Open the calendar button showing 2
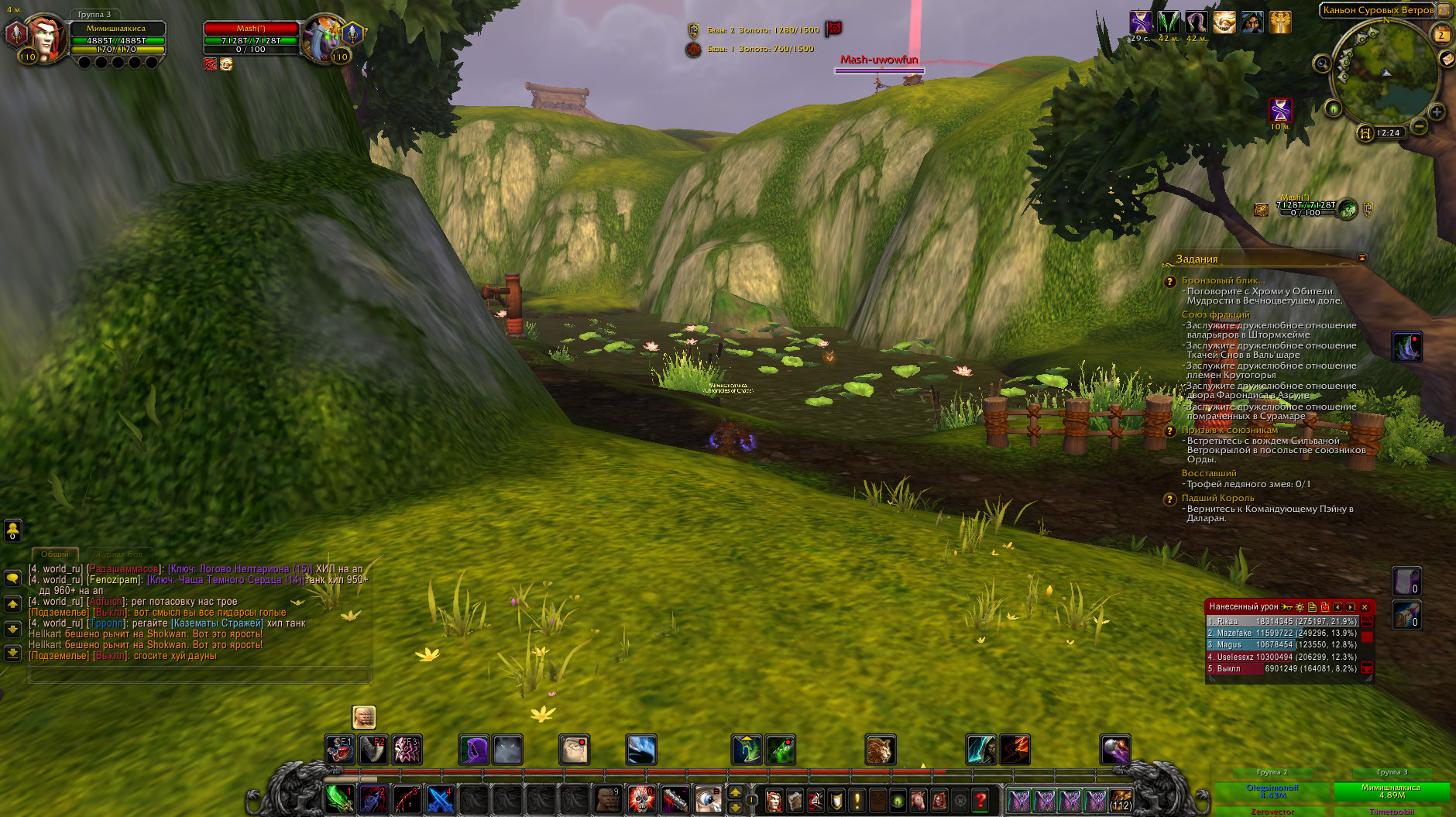Screen dimensions: 1456x817 point(1441,35)
